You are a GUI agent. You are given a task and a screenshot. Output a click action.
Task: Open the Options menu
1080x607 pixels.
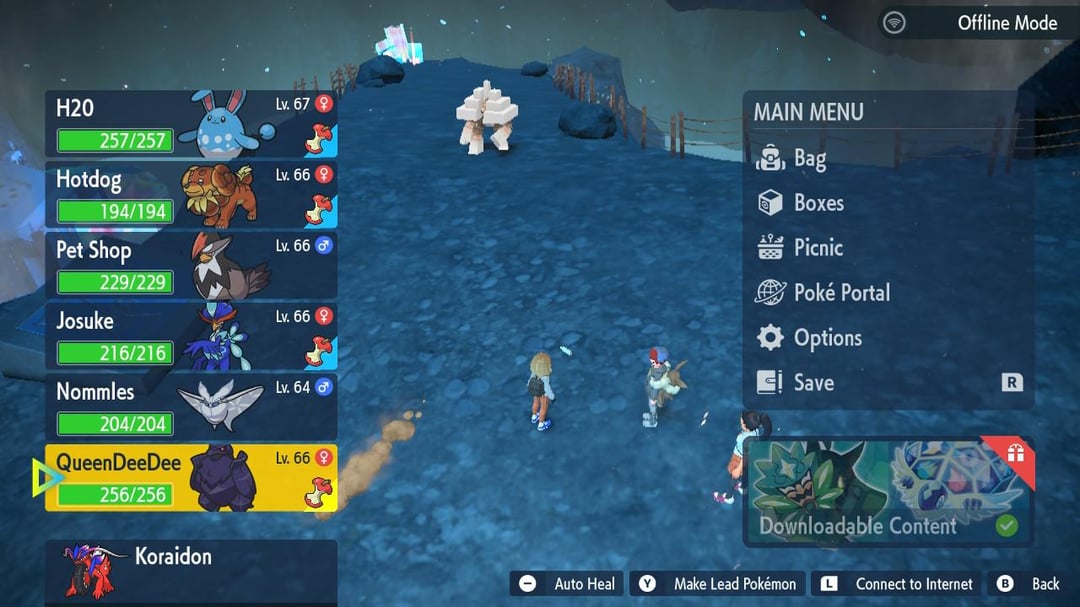coord(826,338)
